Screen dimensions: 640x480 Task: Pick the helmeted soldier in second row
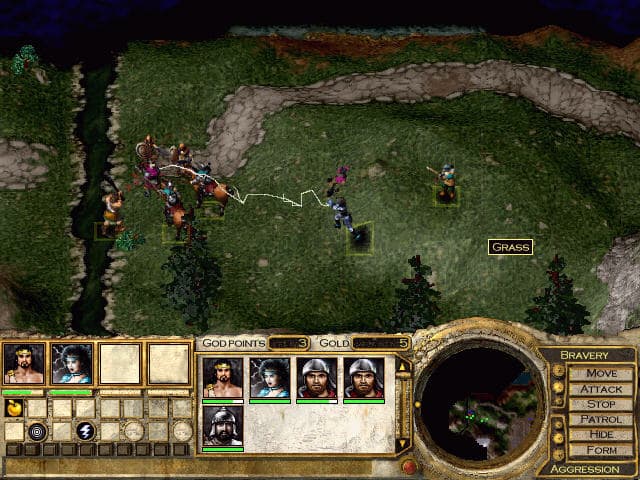pyautogui.click(x=222, y=427)
